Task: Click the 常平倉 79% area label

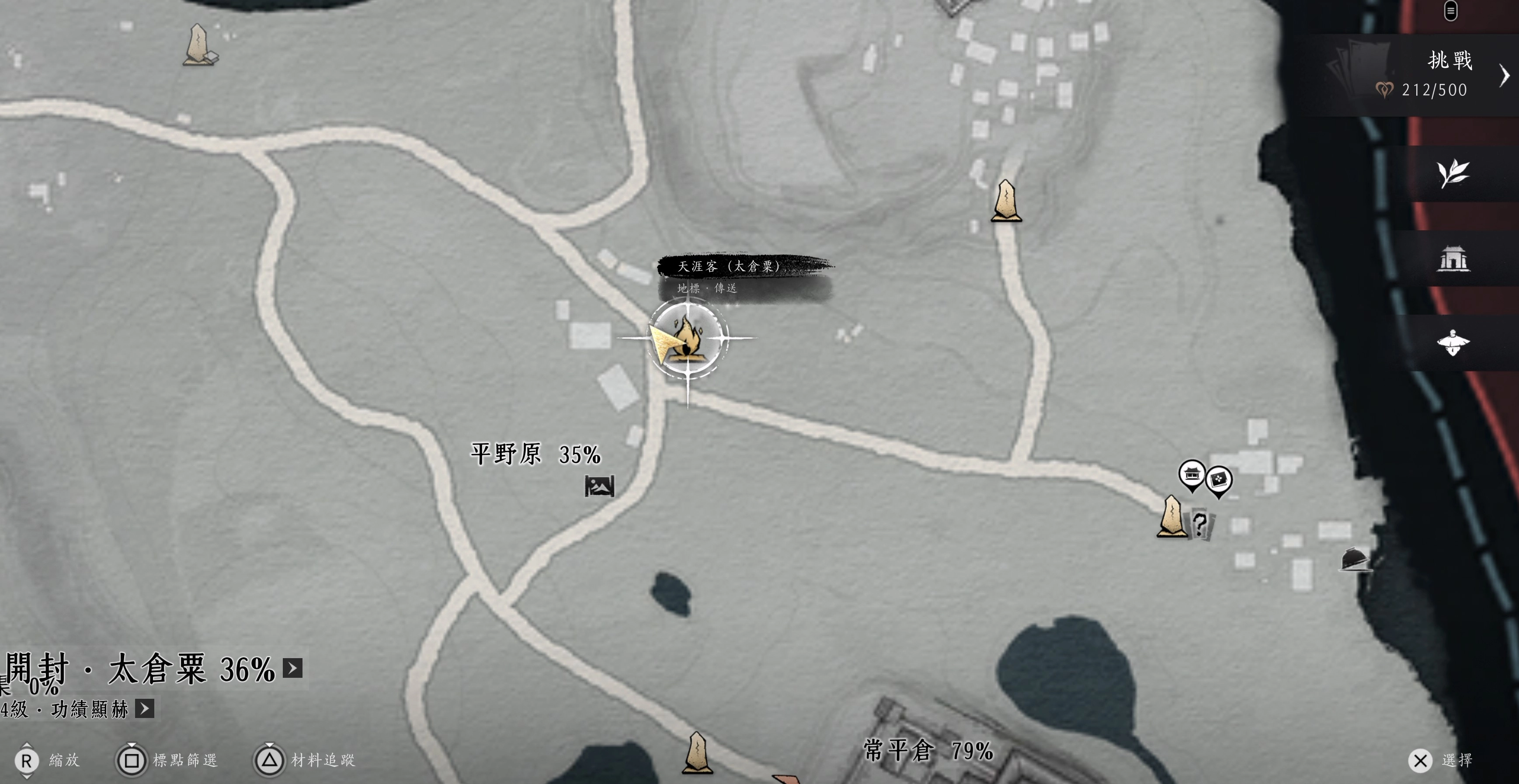Action: [x=928, y=750]
